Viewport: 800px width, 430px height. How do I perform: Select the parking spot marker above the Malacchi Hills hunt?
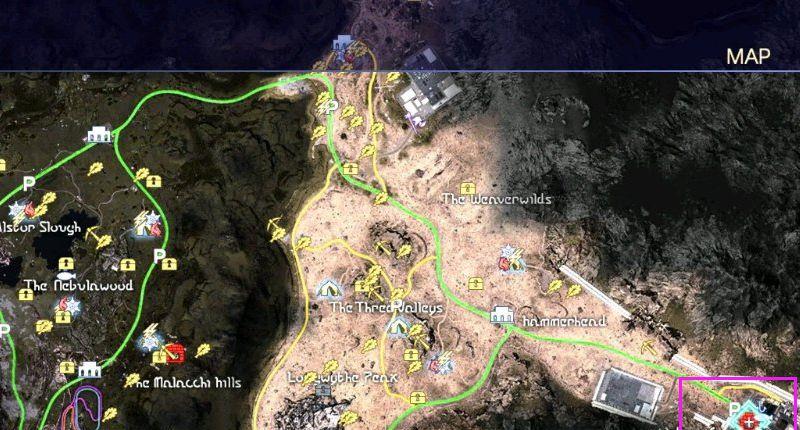pyautogui.click(x=158, y=256)
